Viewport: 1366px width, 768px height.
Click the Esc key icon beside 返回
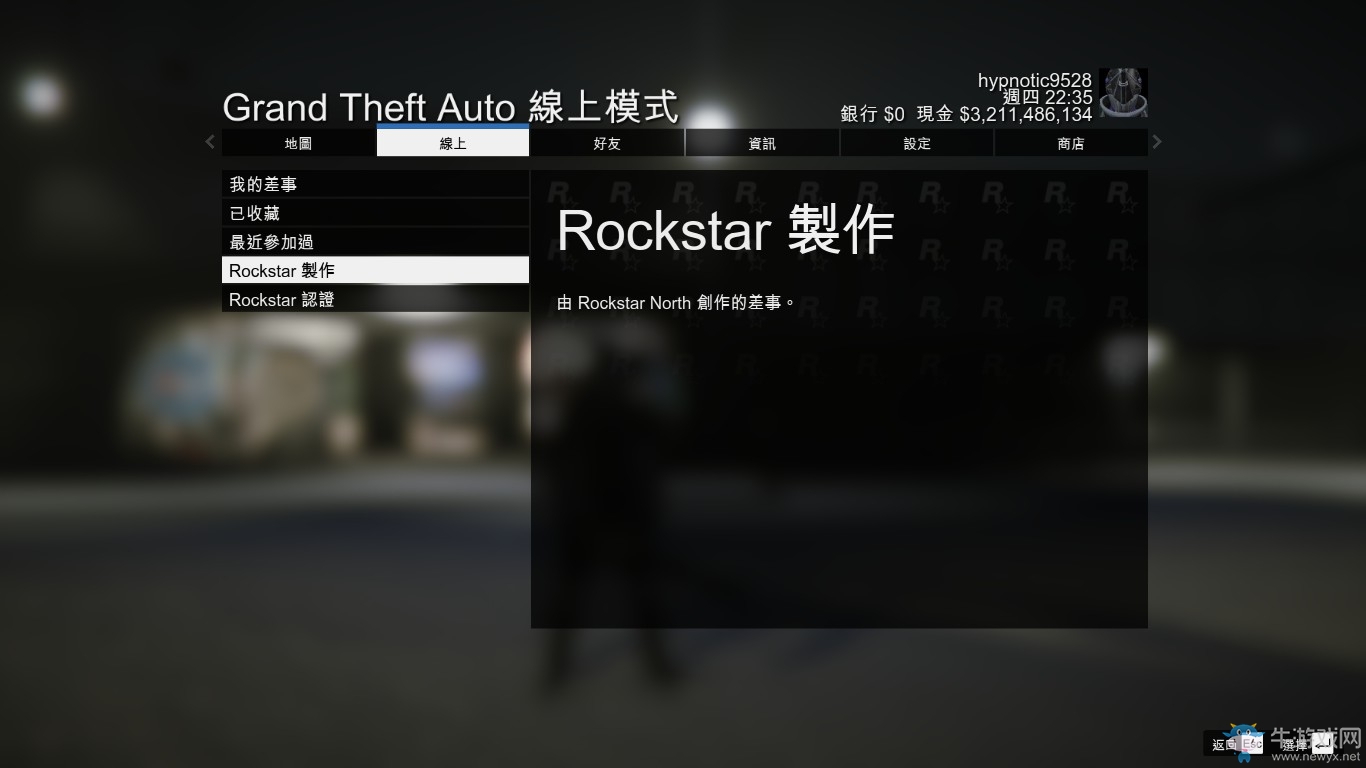1250,744
